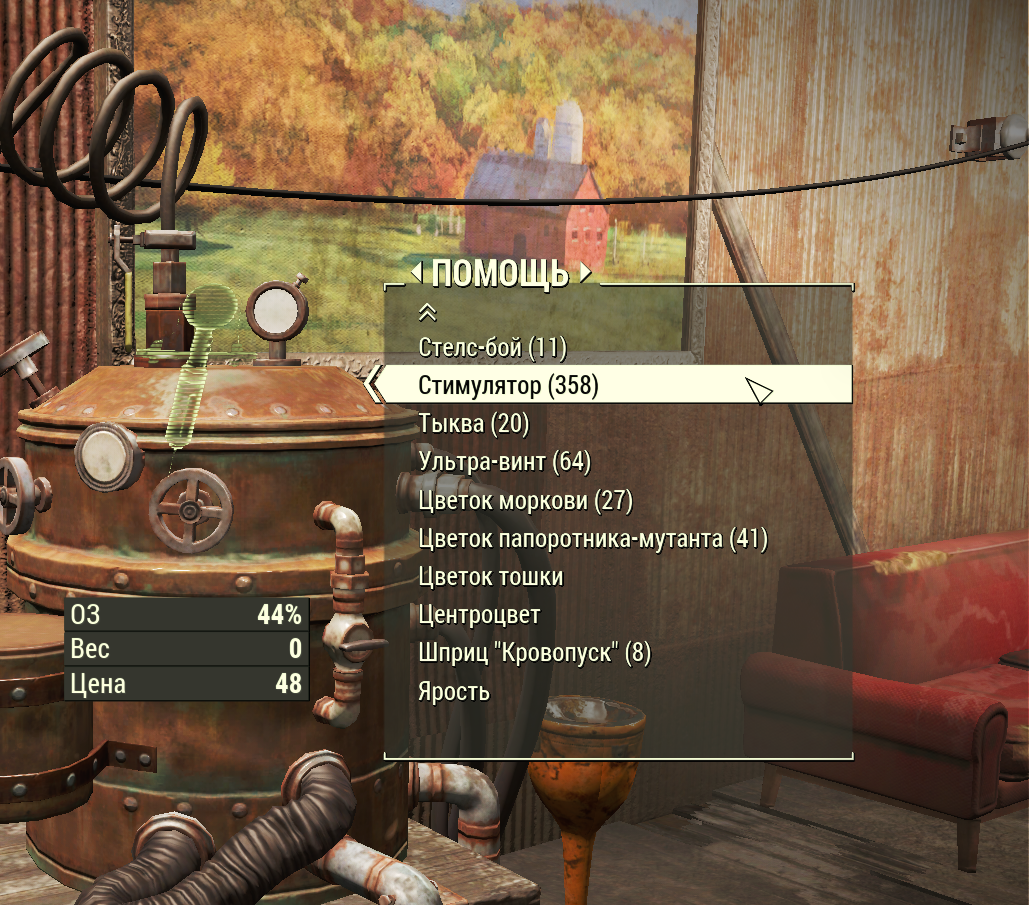Viewport: 1029px width, 905px height.
Task: Choose the highlighted Стимулятор (358) entry
Action: 508,386
